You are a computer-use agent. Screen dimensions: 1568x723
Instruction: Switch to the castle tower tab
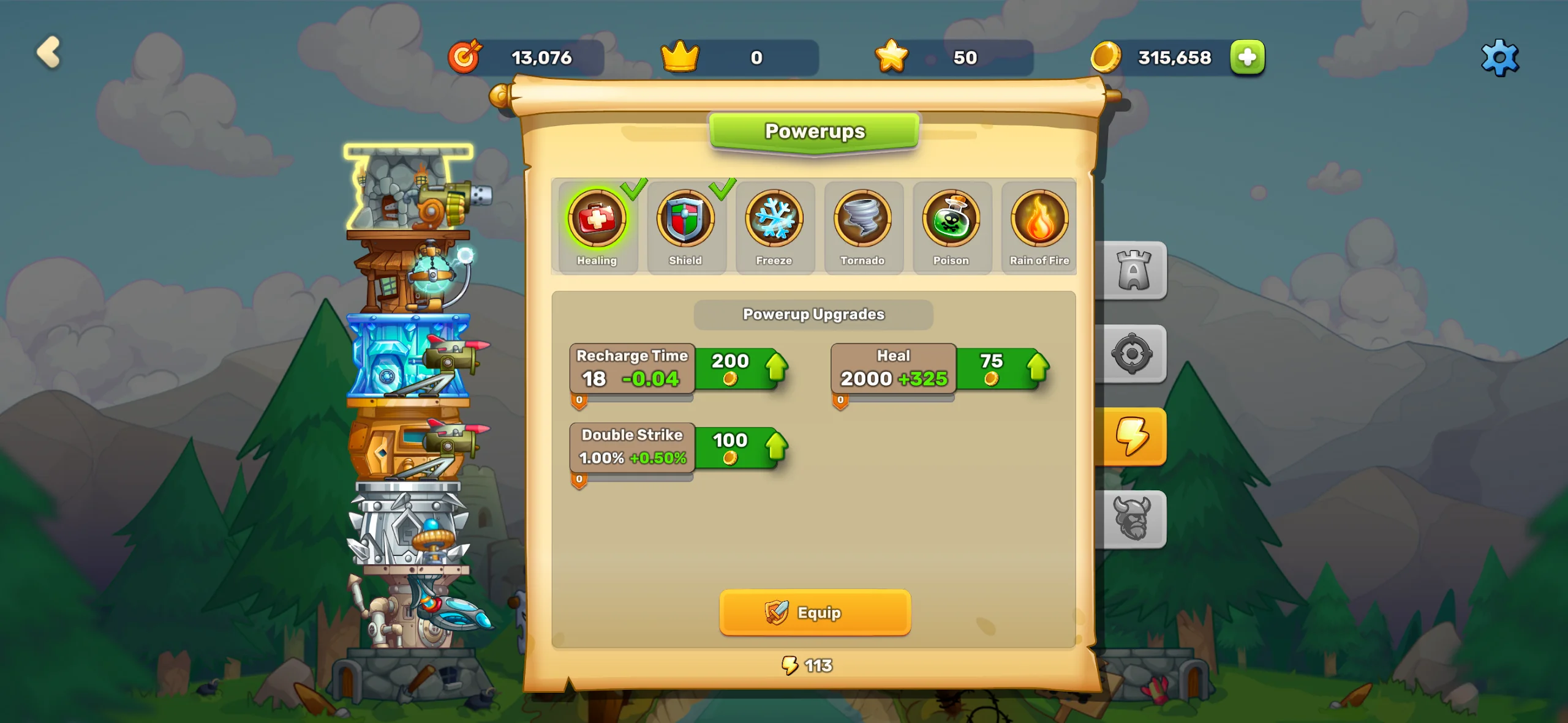pyautogui.click(x=1133, y=271)
